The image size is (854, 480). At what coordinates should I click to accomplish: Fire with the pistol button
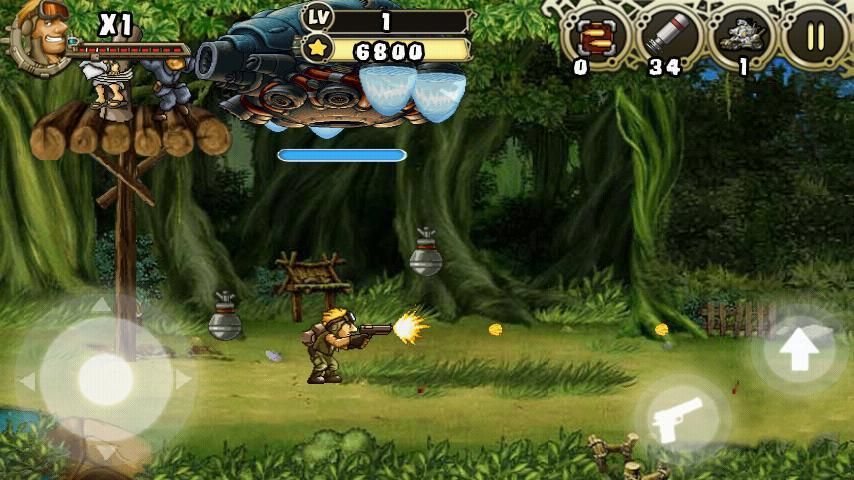pos(681,420)
